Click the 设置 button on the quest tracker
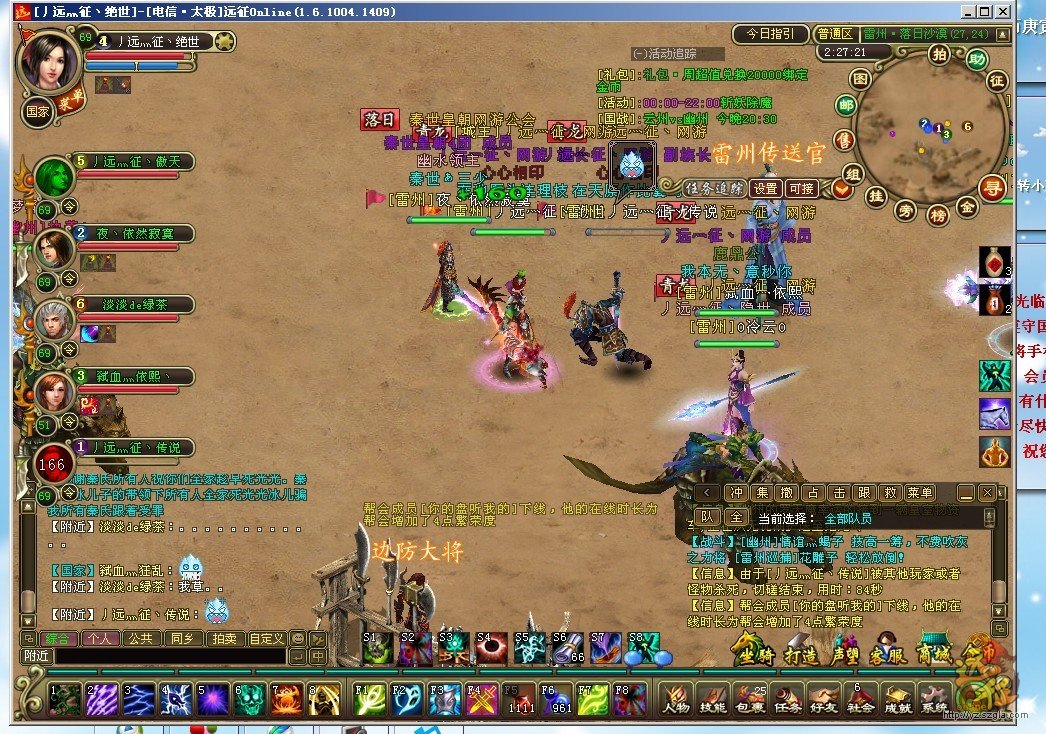The width and height of the screenshot is (1046, 734). tap(767, 188)
